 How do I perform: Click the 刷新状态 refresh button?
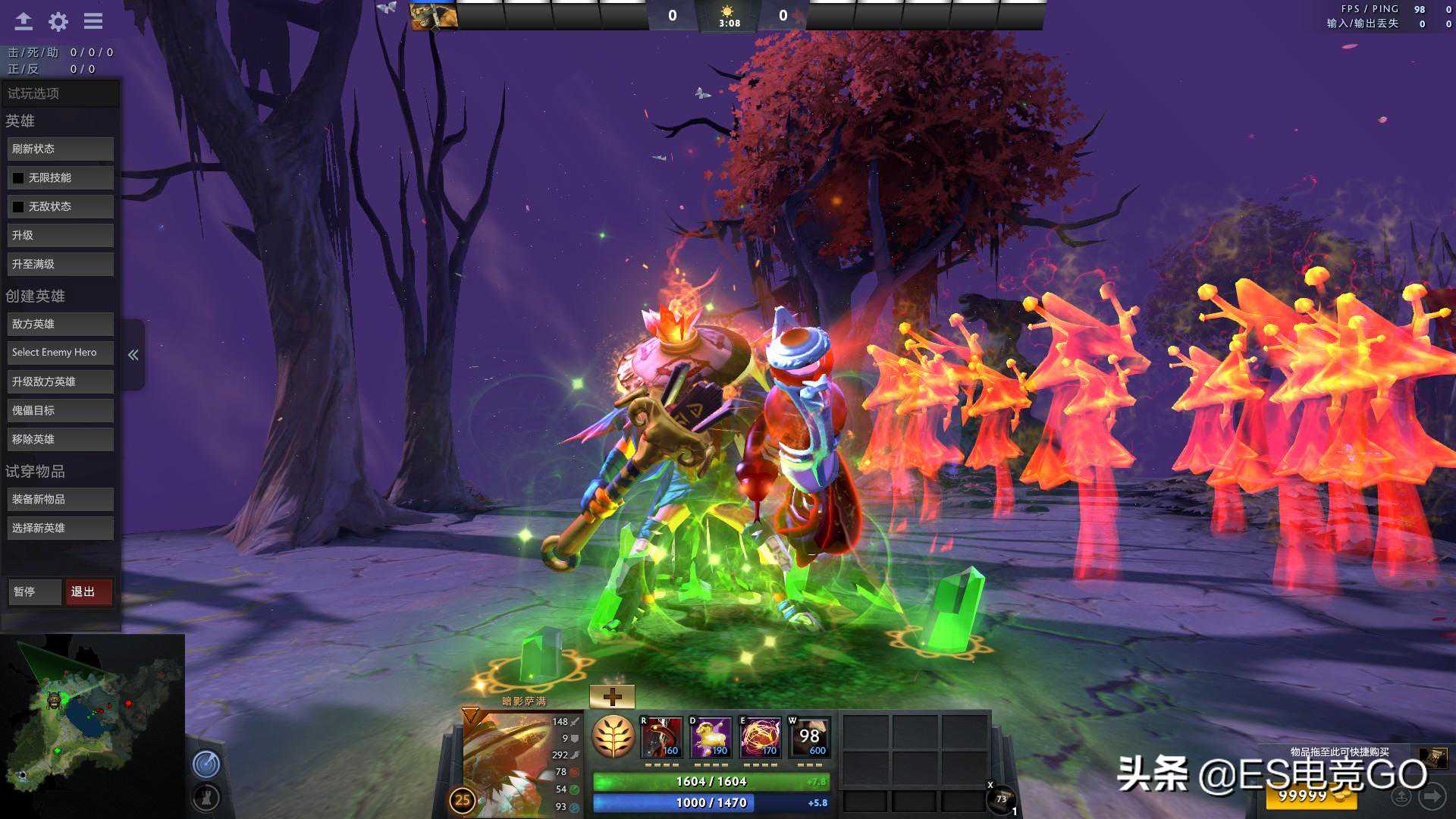[61, 149]
